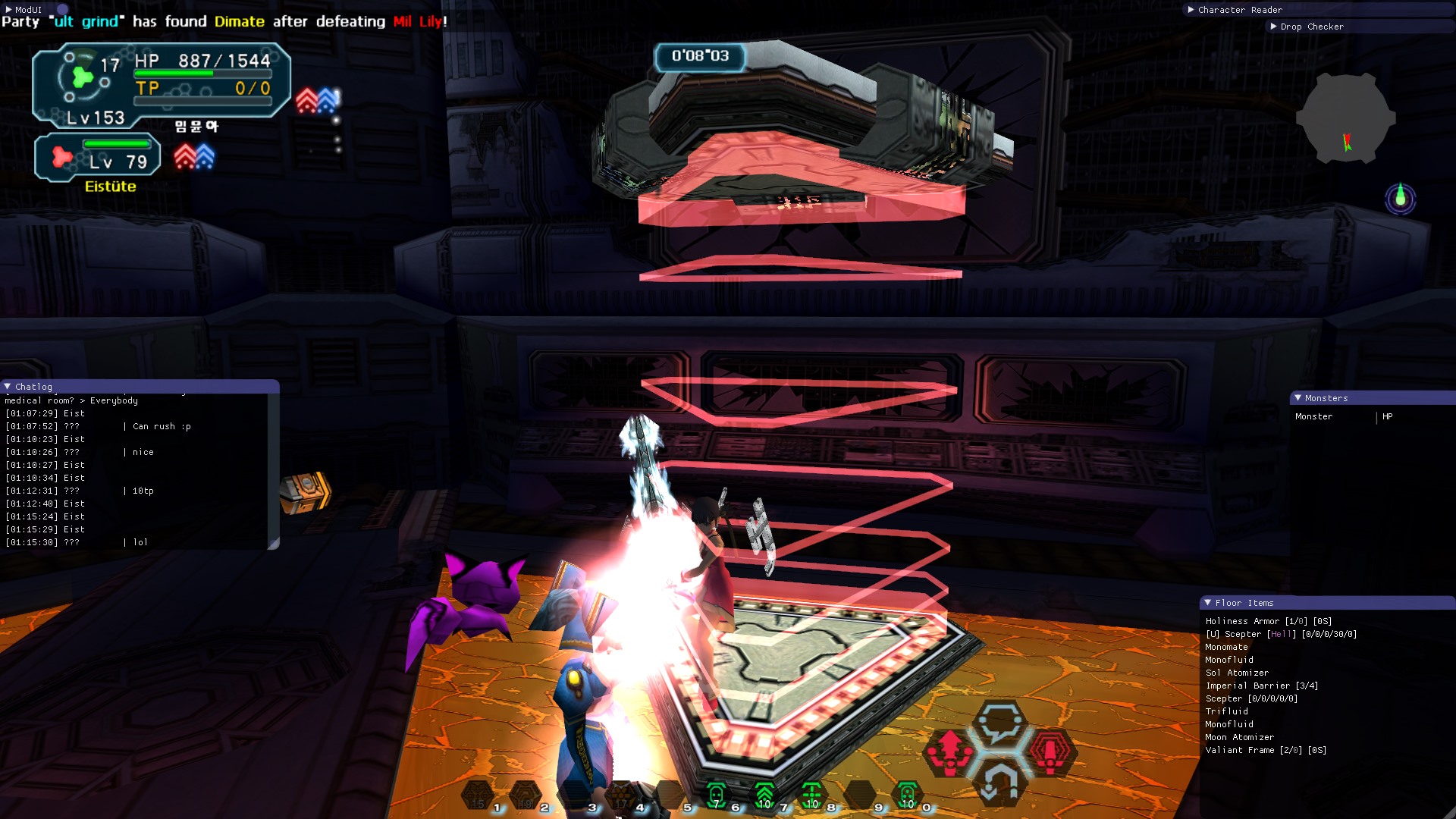Click the Chatlog resize grip
The image size is (1456, 819).
[x=274, y=544]
